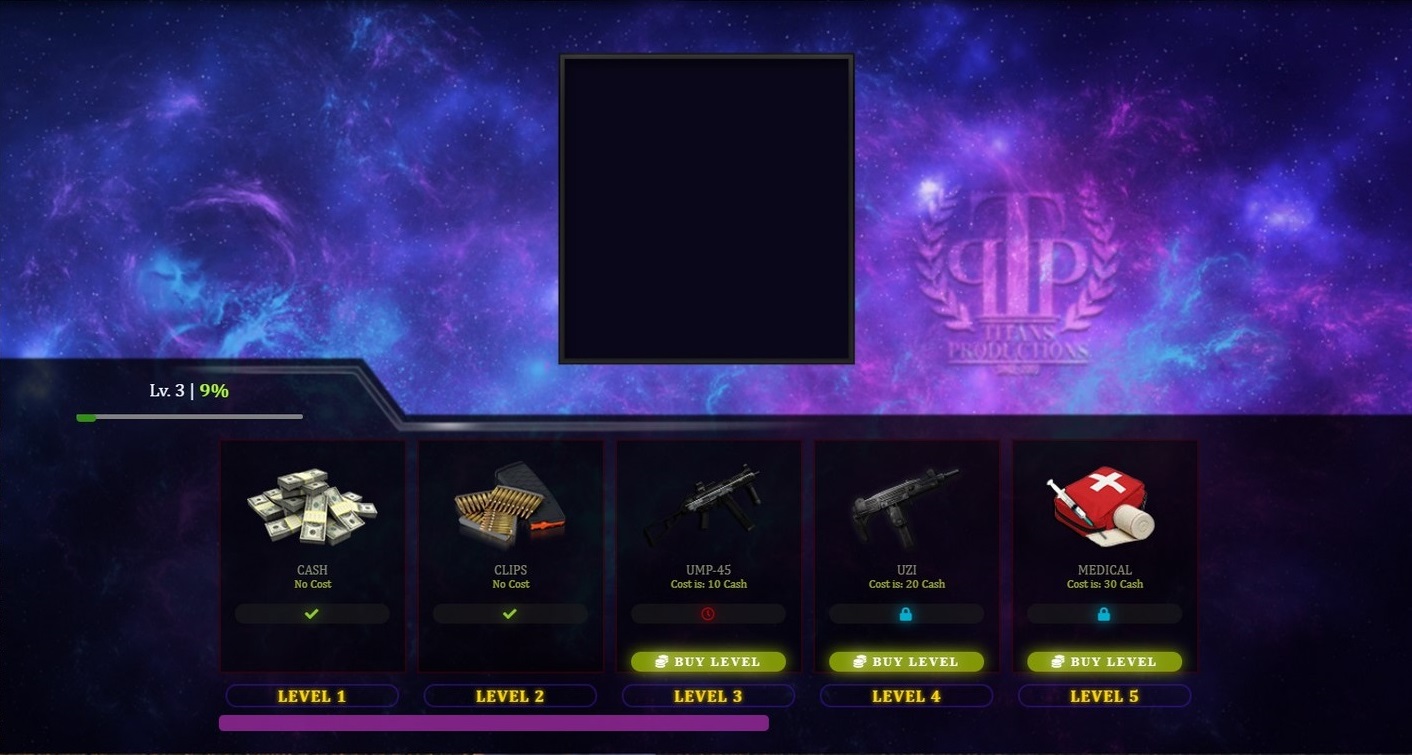Expand the Level 5 section
The width and height of the screenshot is (1412, 755).
[1104, 695]
